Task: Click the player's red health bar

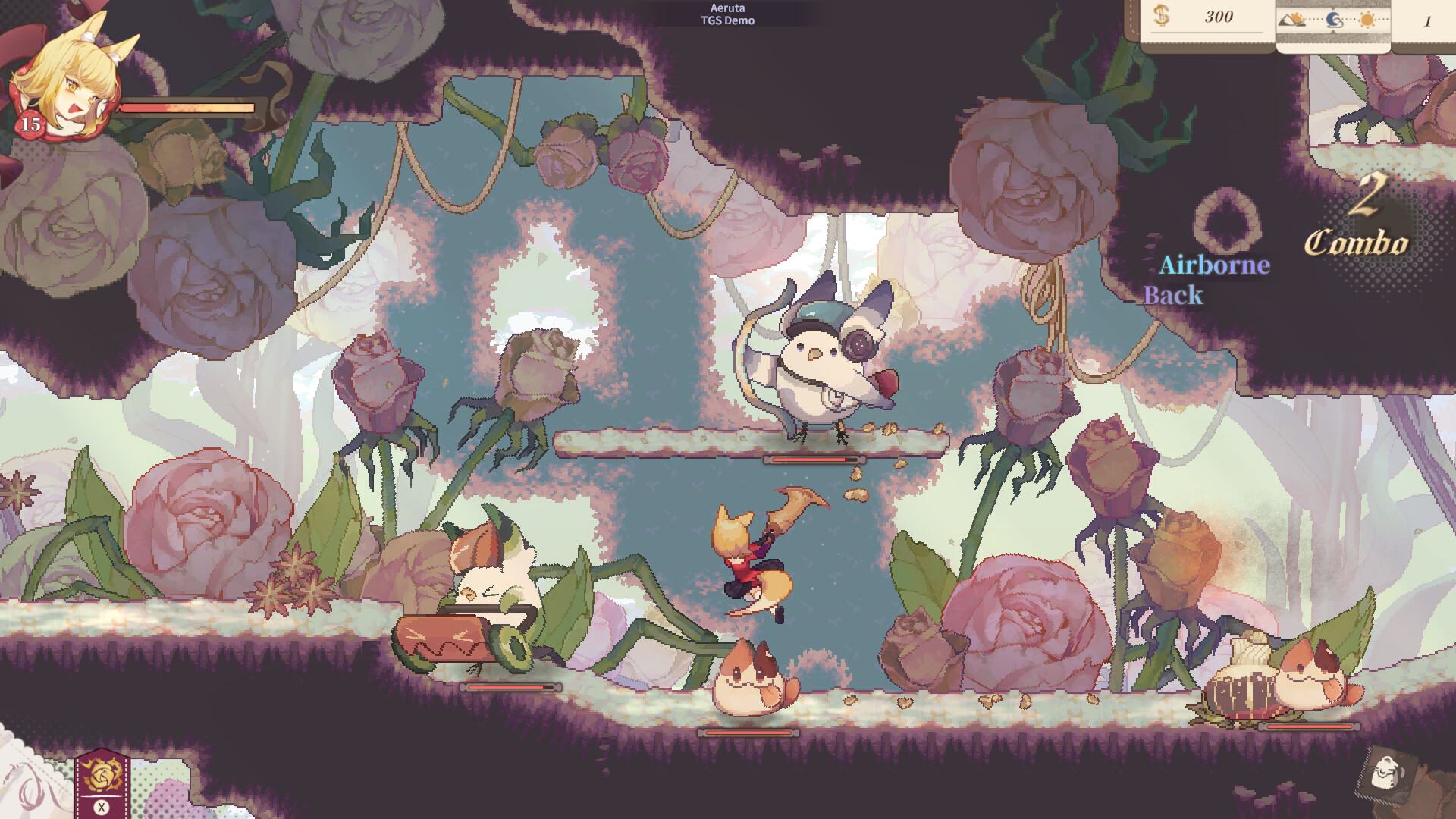Action: tap(186, 109)
